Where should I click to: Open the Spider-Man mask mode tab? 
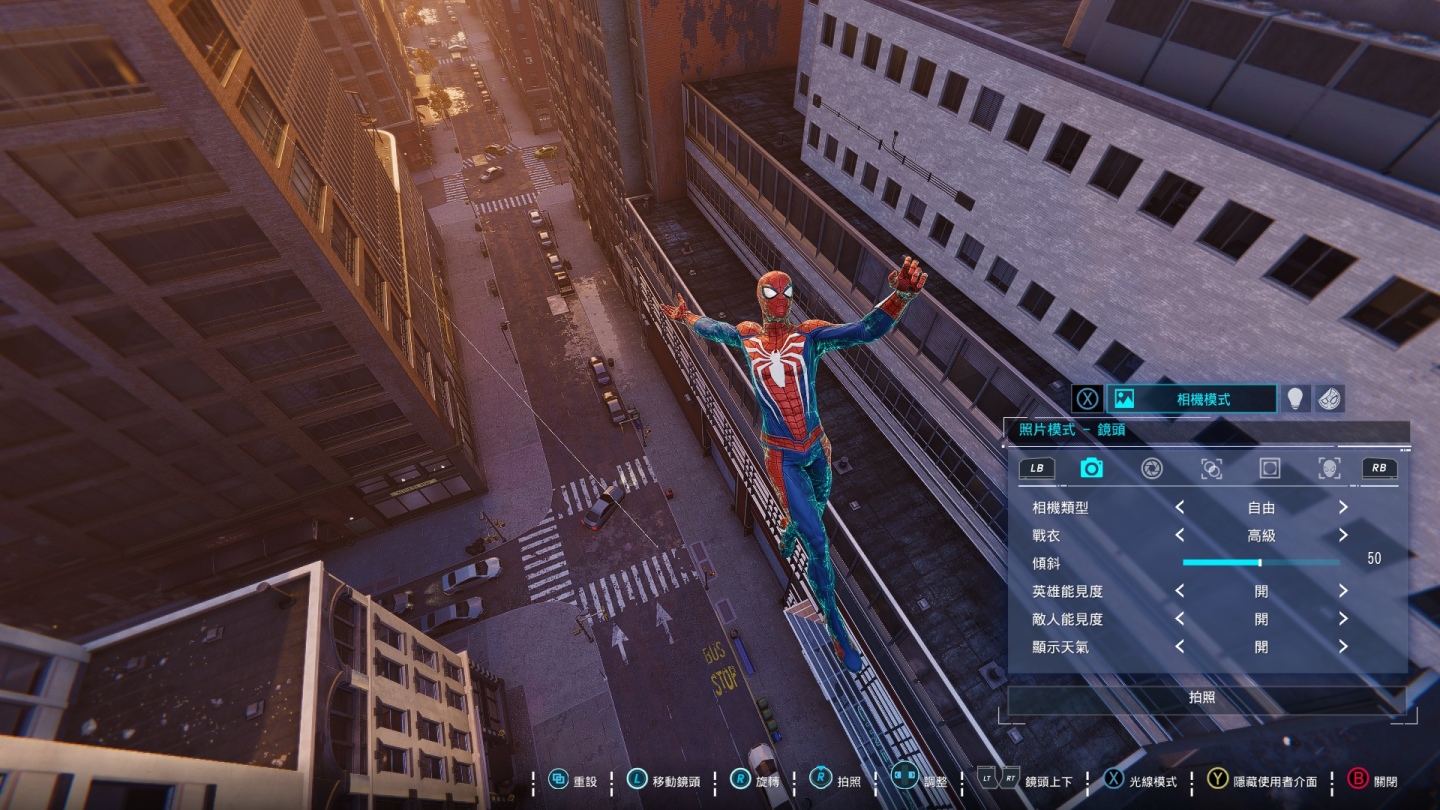tap(1329, 399)
